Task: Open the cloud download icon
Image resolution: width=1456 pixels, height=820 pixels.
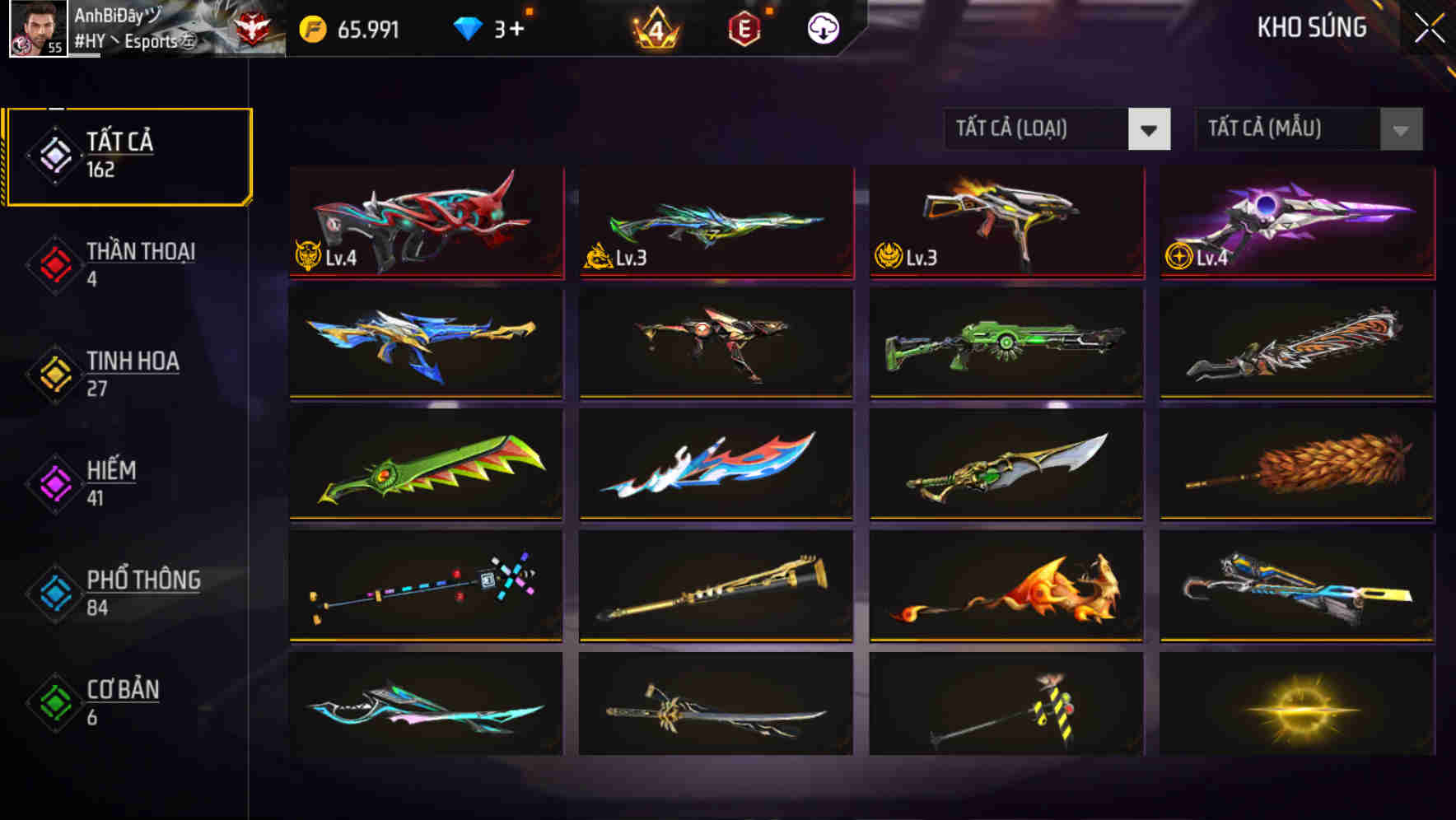Action: pos(821,27)
